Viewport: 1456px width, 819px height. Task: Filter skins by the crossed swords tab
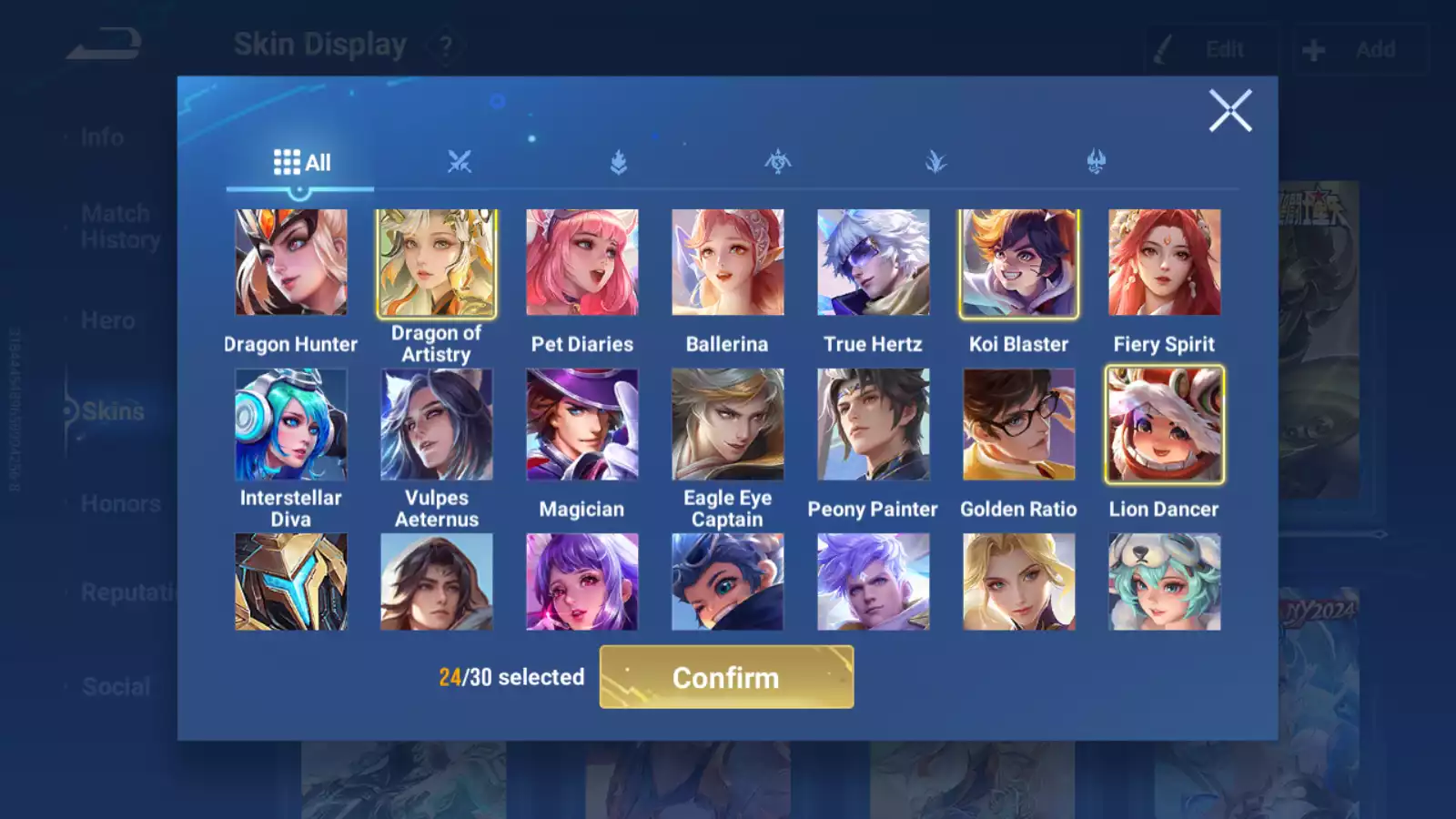(460, 162)
